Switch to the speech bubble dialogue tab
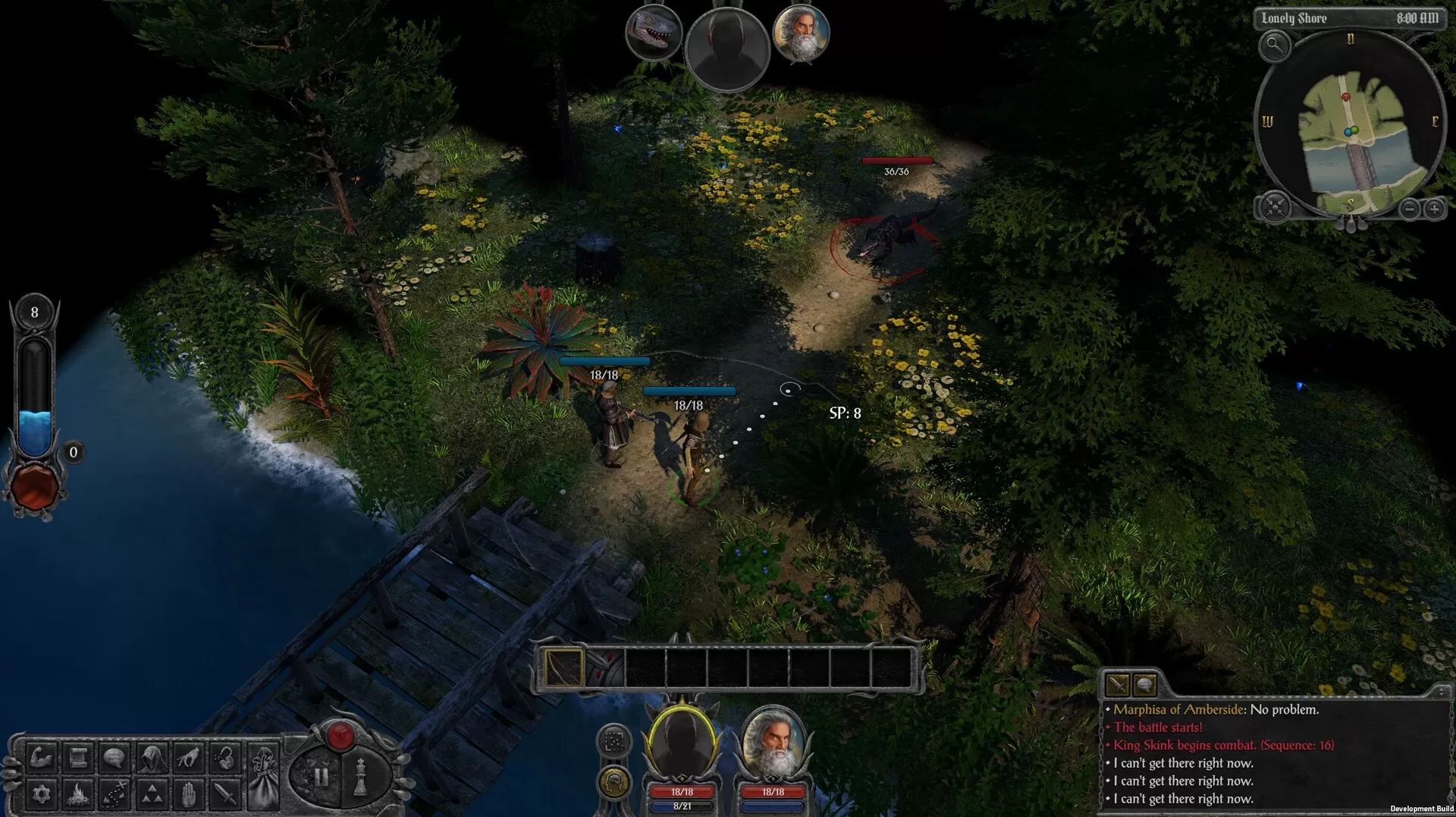The image size is (1456, 817). (1145, 685)
